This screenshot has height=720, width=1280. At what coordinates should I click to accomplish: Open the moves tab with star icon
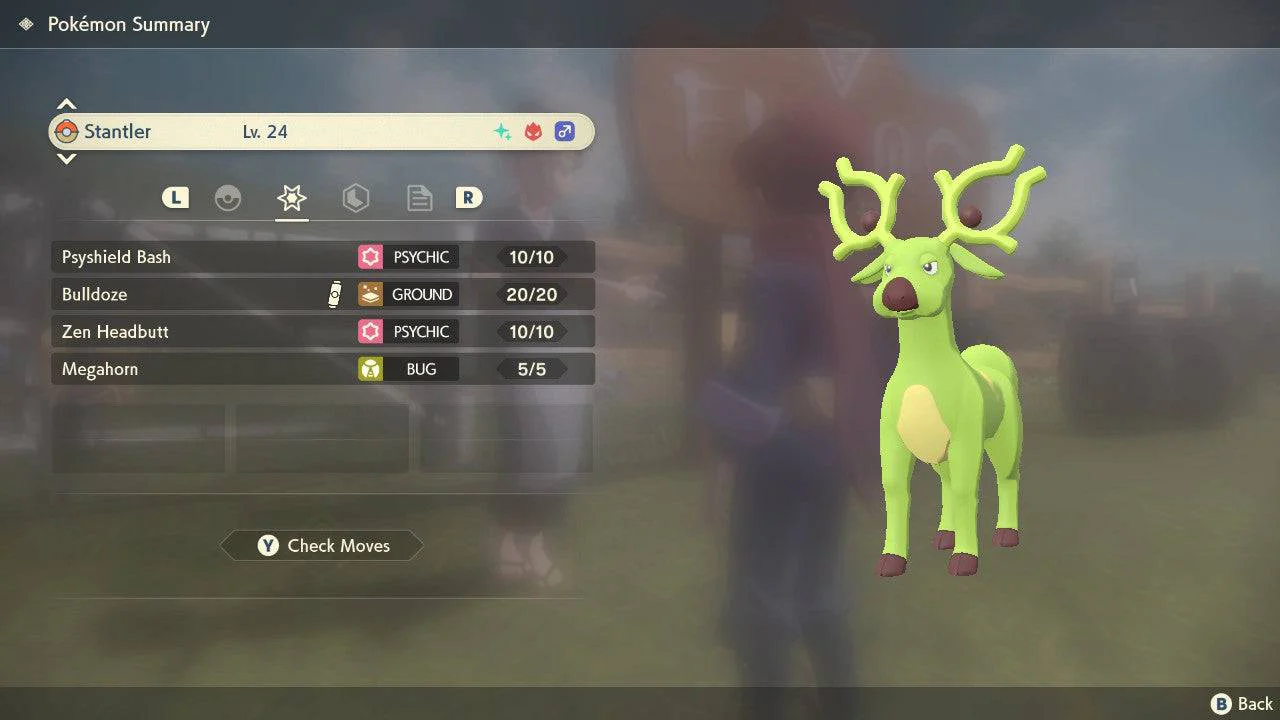point(291,198)
